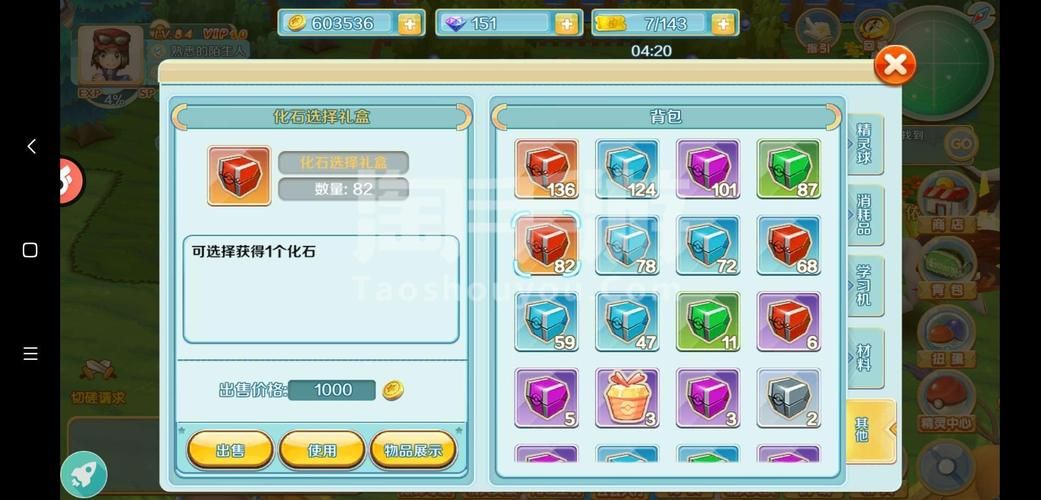Choose the purple box with 101 count

click(x=708, y=169)
